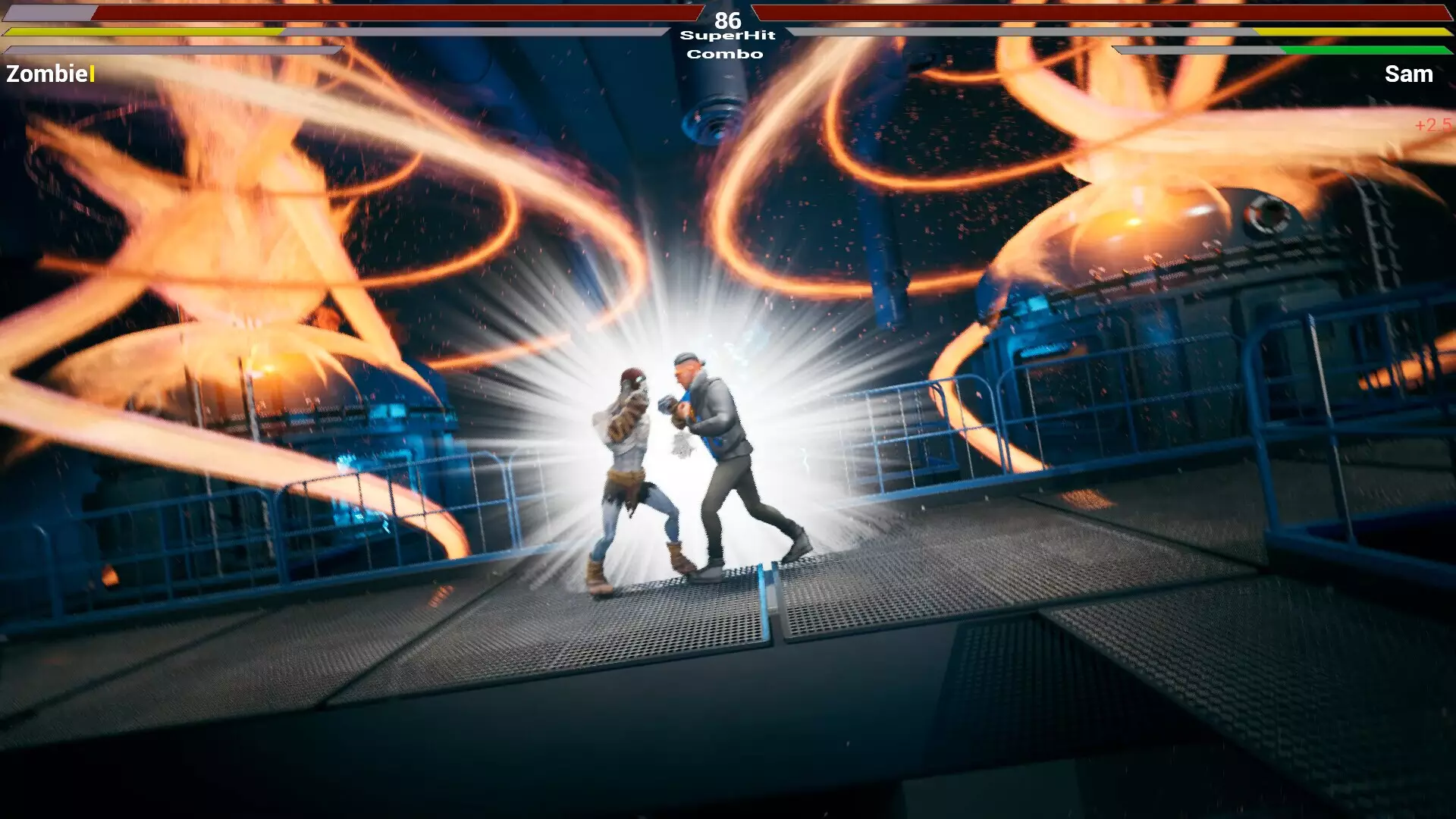Screen dimensions: 1456x819
Task: Click the text cursor beside Zombie's name
Action: pos(90,74)
